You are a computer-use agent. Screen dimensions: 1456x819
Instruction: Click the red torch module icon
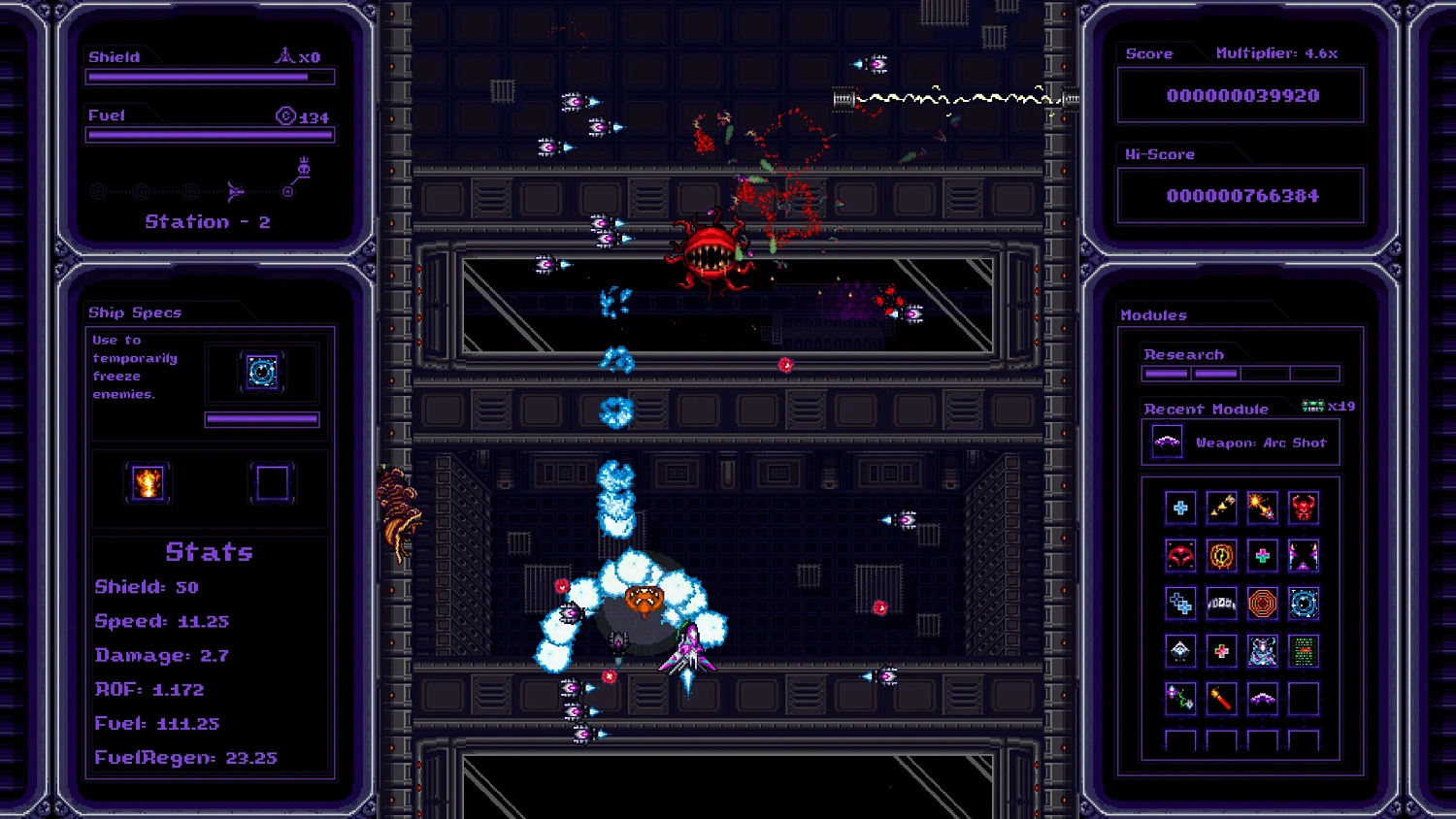point(1221,697)
